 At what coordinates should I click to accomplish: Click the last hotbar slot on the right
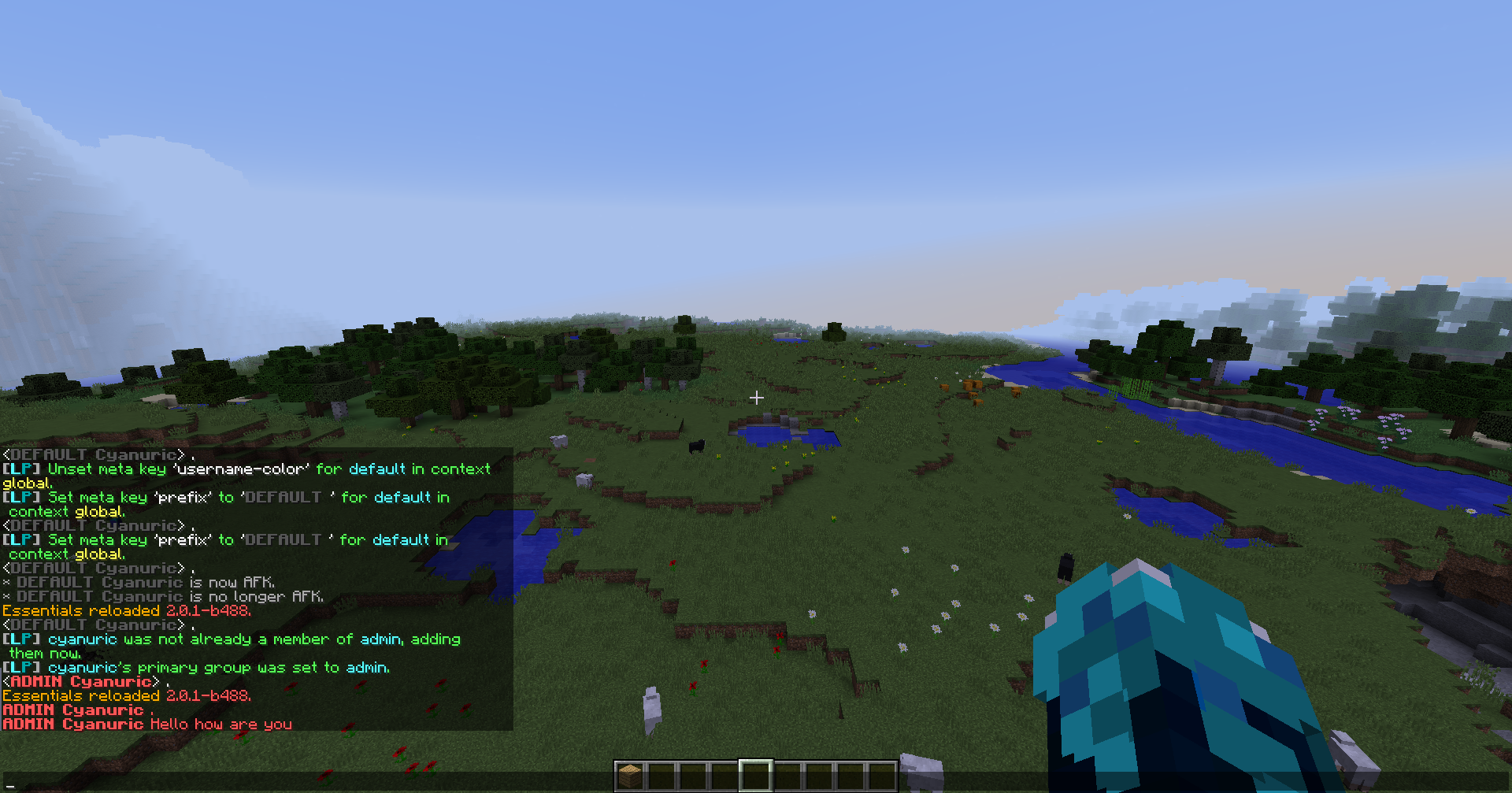click(882, 773)
